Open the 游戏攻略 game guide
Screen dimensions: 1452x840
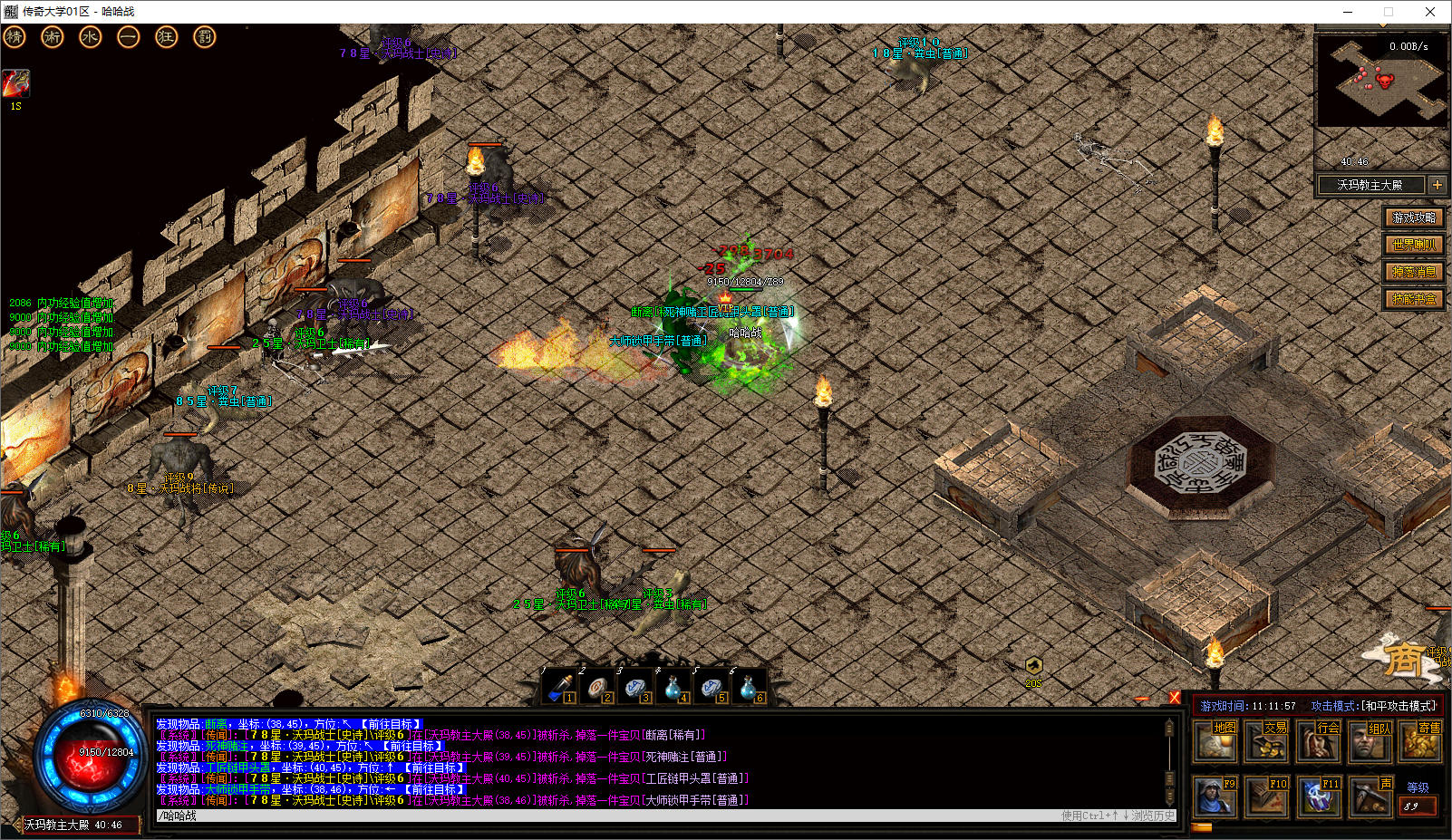[1414, 217]
